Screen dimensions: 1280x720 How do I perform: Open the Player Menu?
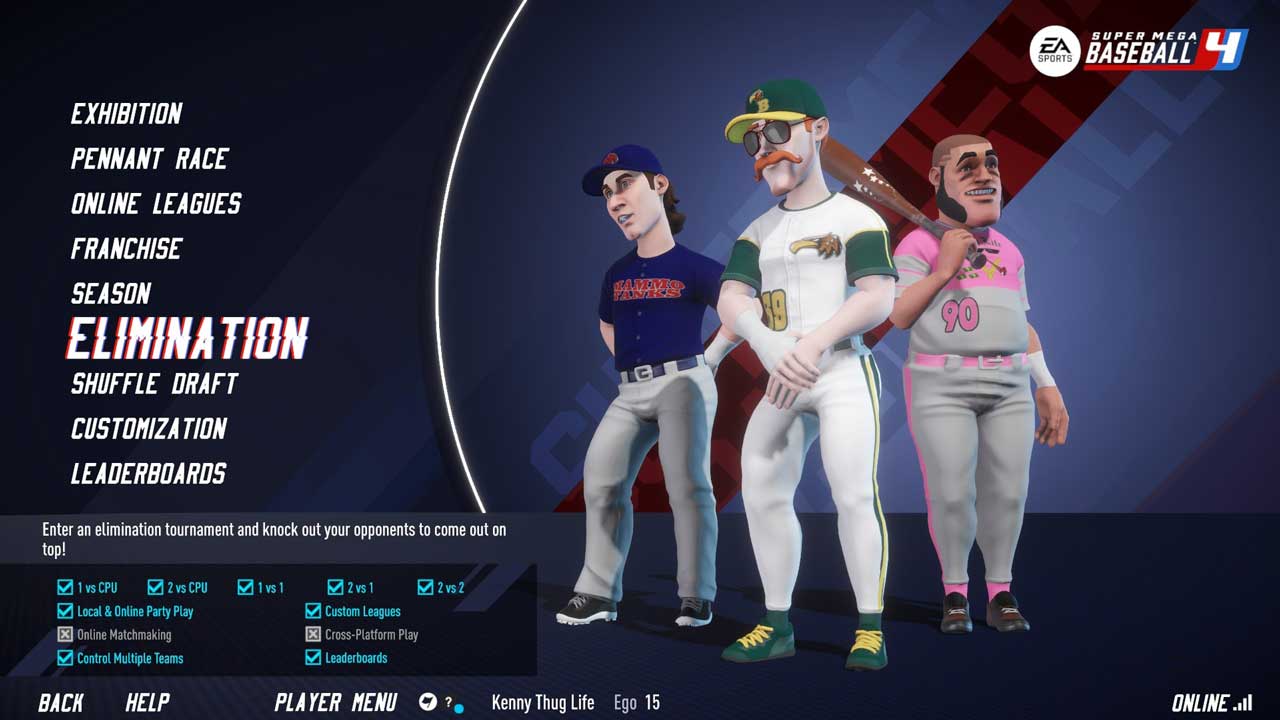(x=335, y=703)
